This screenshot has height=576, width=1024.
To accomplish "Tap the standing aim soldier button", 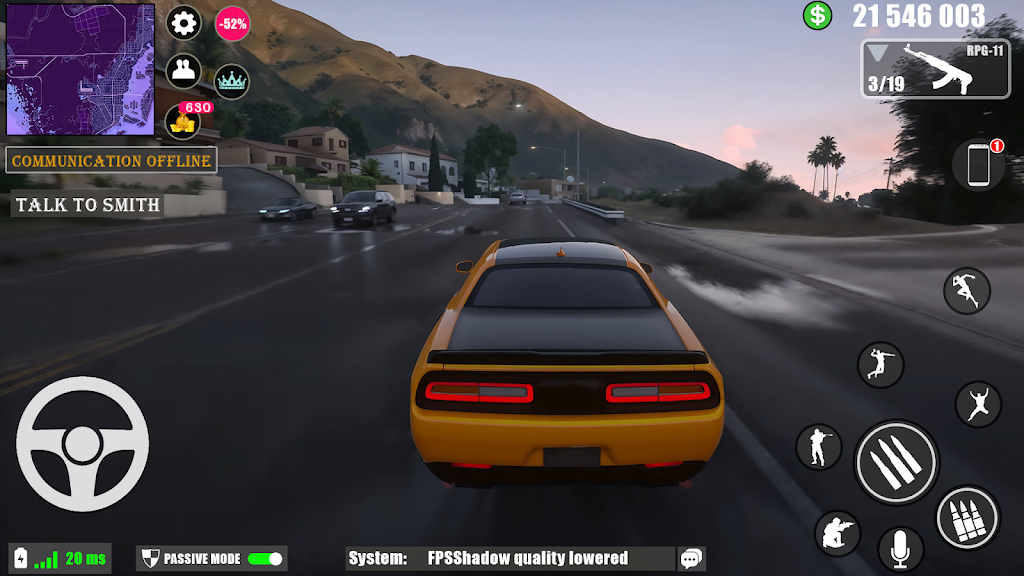I will coord(819,446).
